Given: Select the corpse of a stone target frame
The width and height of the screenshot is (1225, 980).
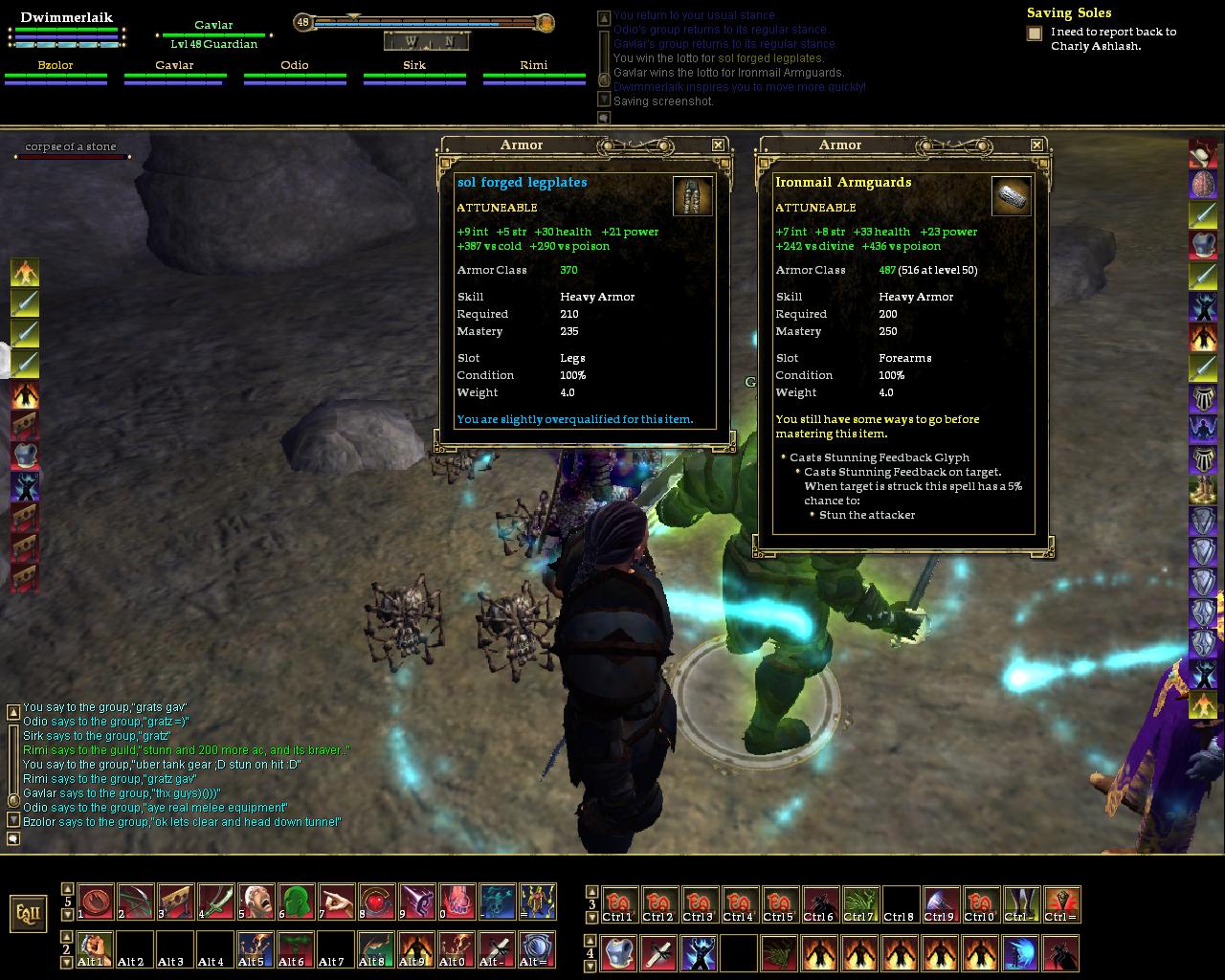Looking at the screenshot, I should [71, 147].
